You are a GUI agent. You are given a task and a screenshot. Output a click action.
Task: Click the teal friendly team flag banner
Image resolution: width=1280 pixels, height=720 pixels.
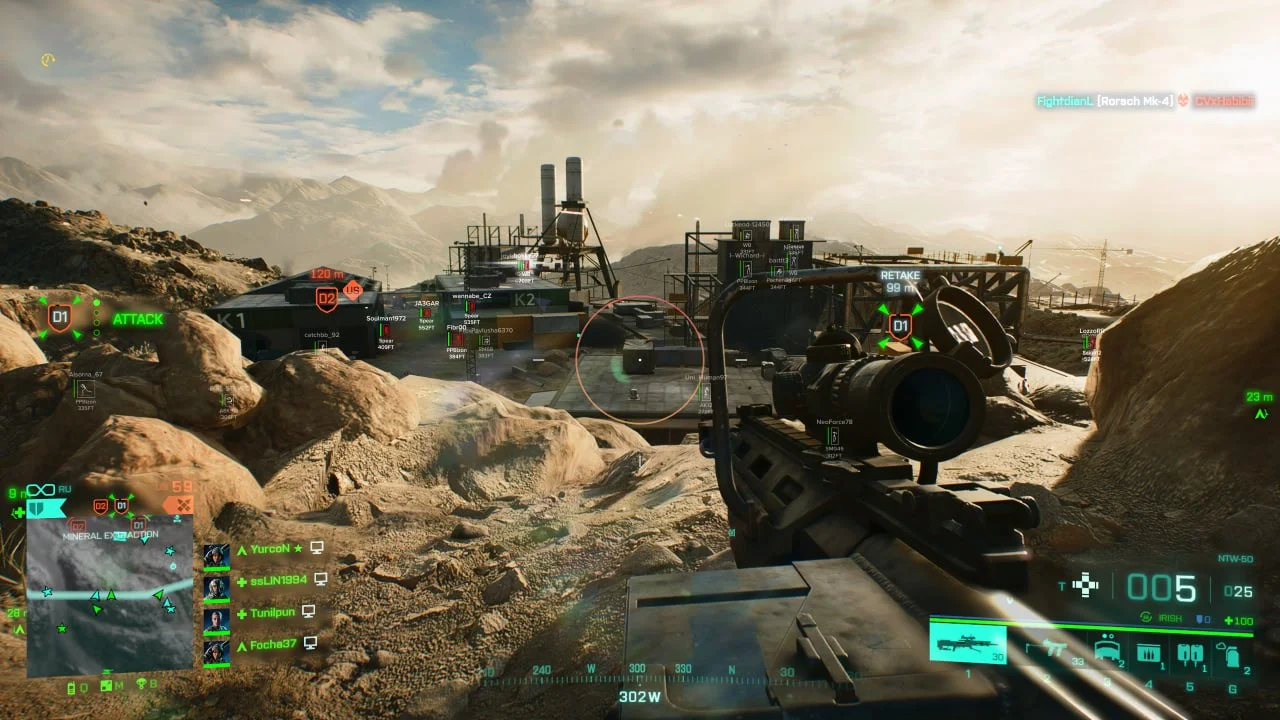[43, 508]
